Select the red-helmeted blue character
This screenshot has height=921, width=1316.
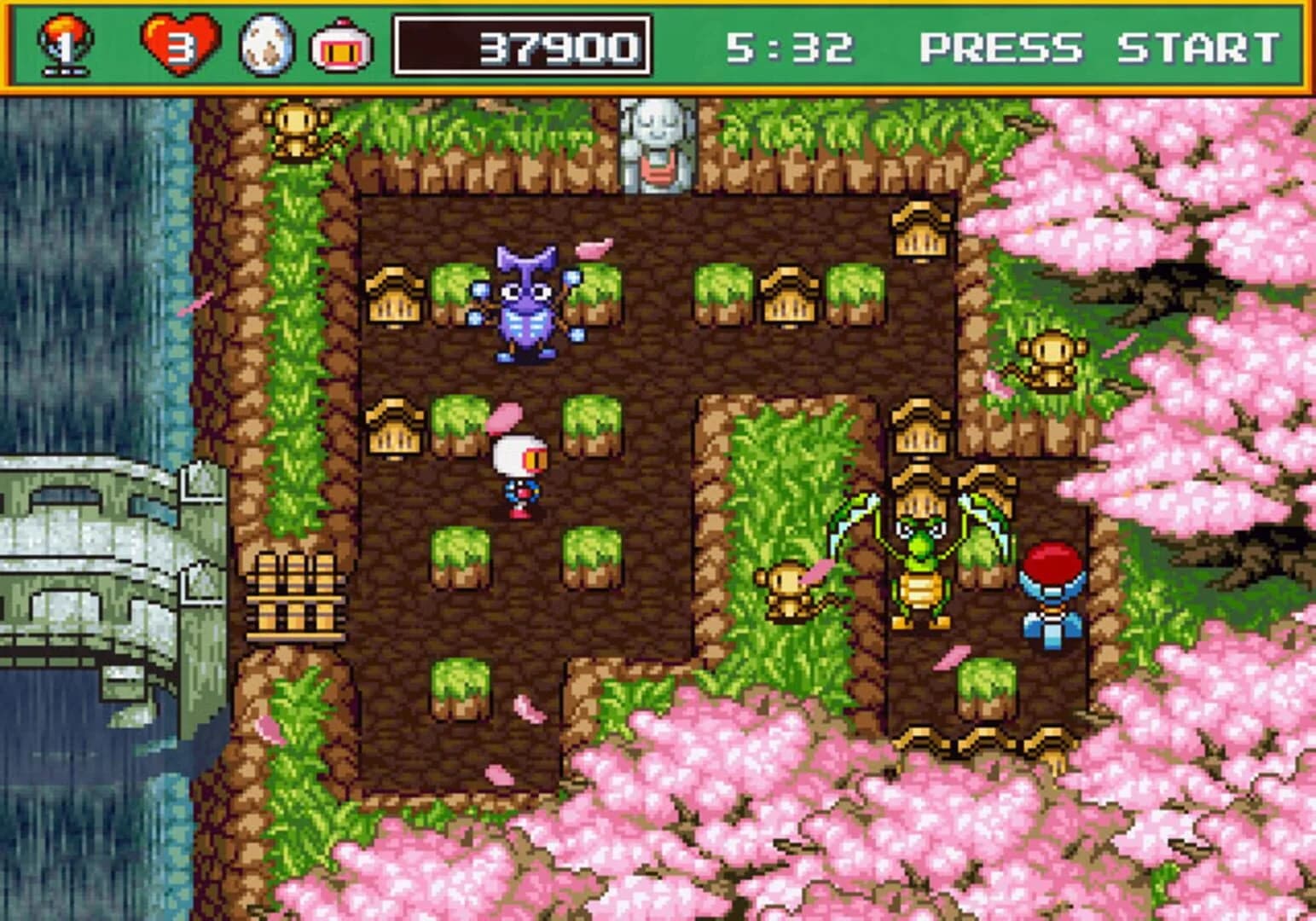pyautogui.click(x=1053, y=588)
